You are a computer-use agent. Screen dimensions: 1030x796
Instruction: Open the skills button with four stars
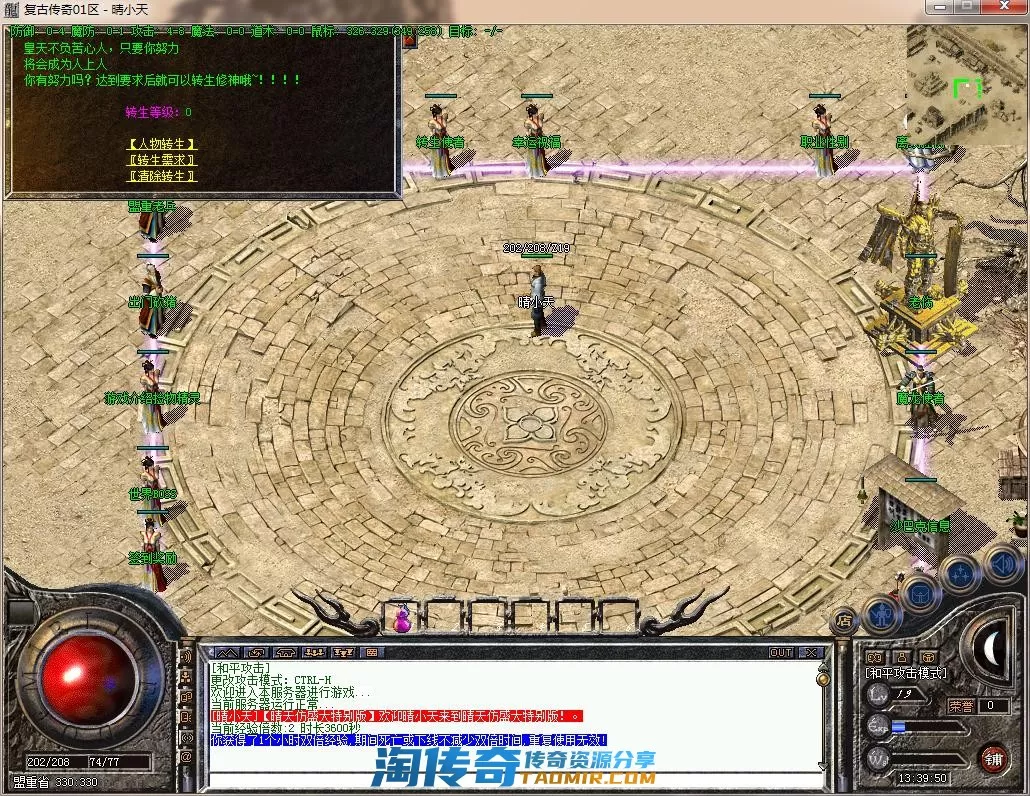tap(960, 574)
